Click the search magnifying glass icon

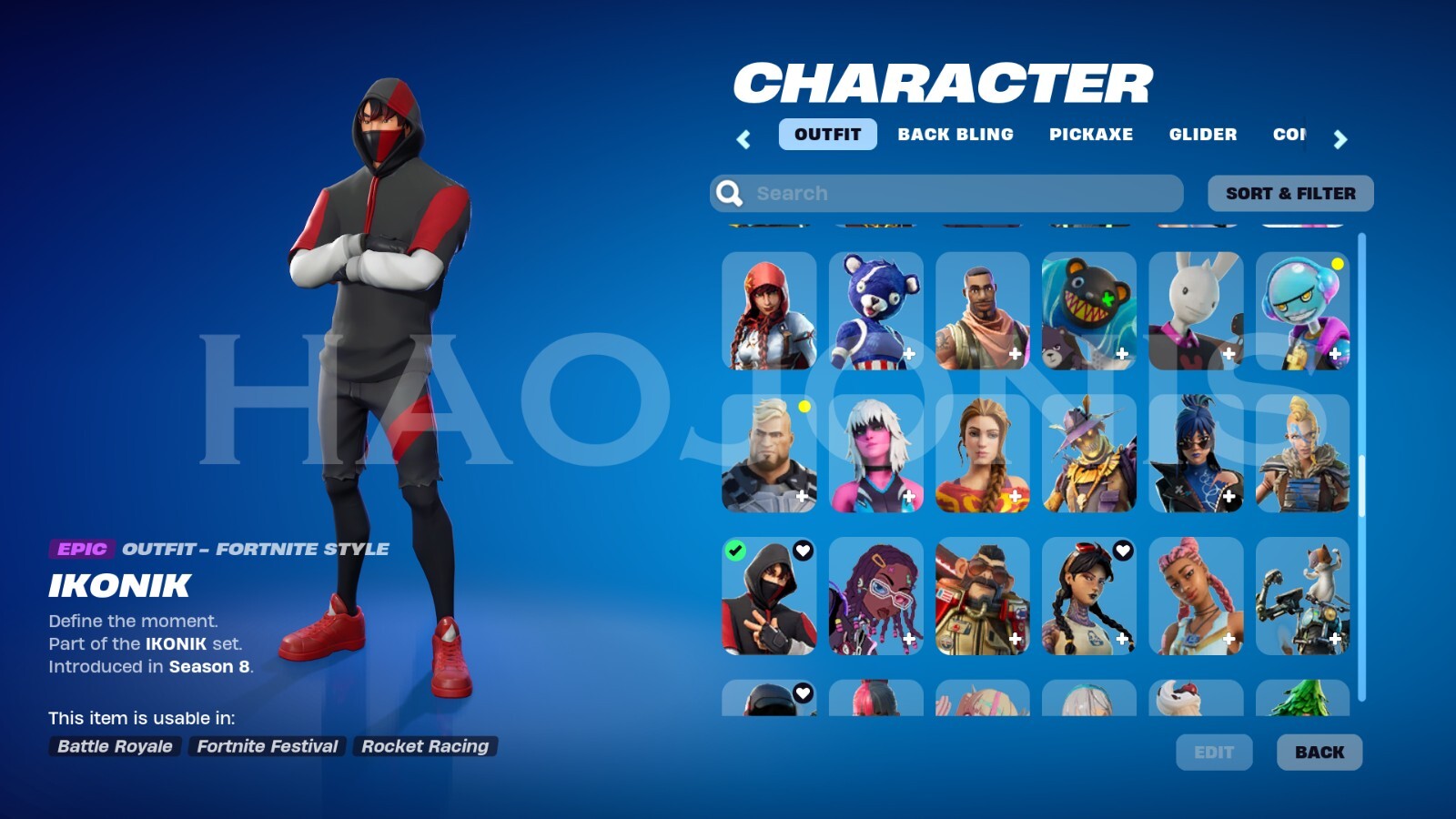pyautogui.click(x=729, y=192)
